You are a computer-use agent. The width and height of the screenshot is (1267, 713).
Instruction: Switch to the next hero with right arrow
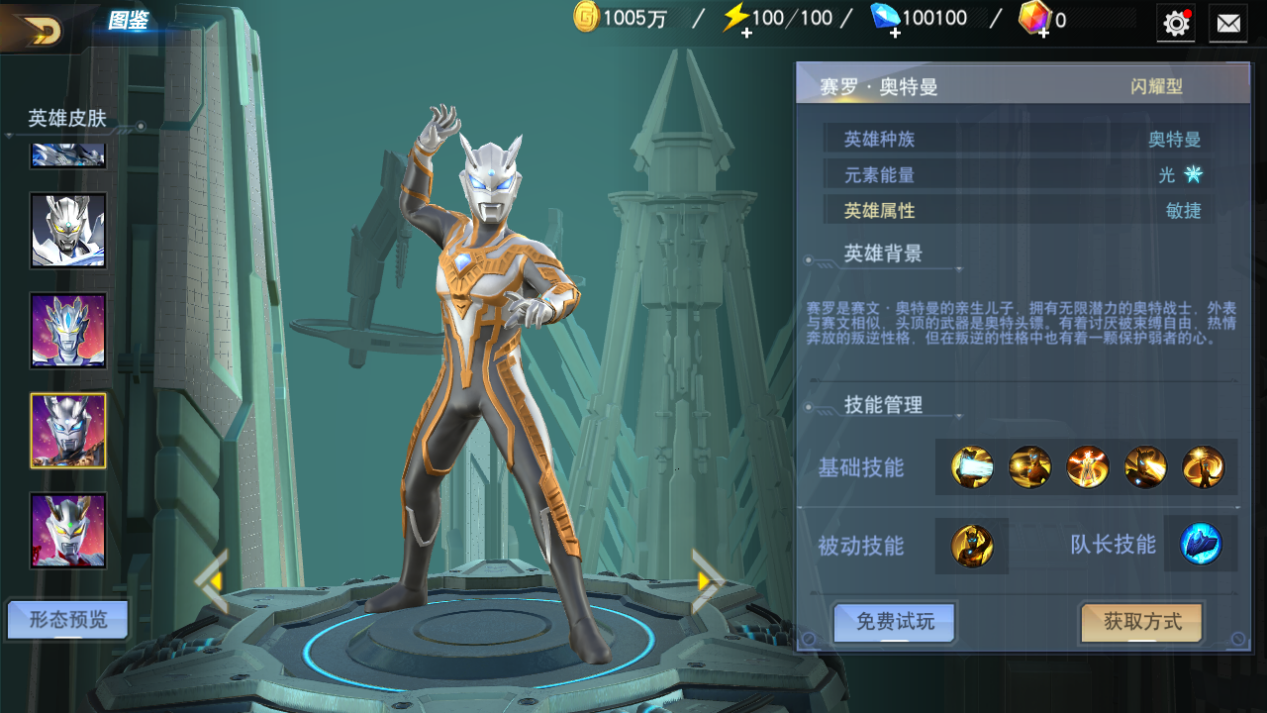(707, 580)
